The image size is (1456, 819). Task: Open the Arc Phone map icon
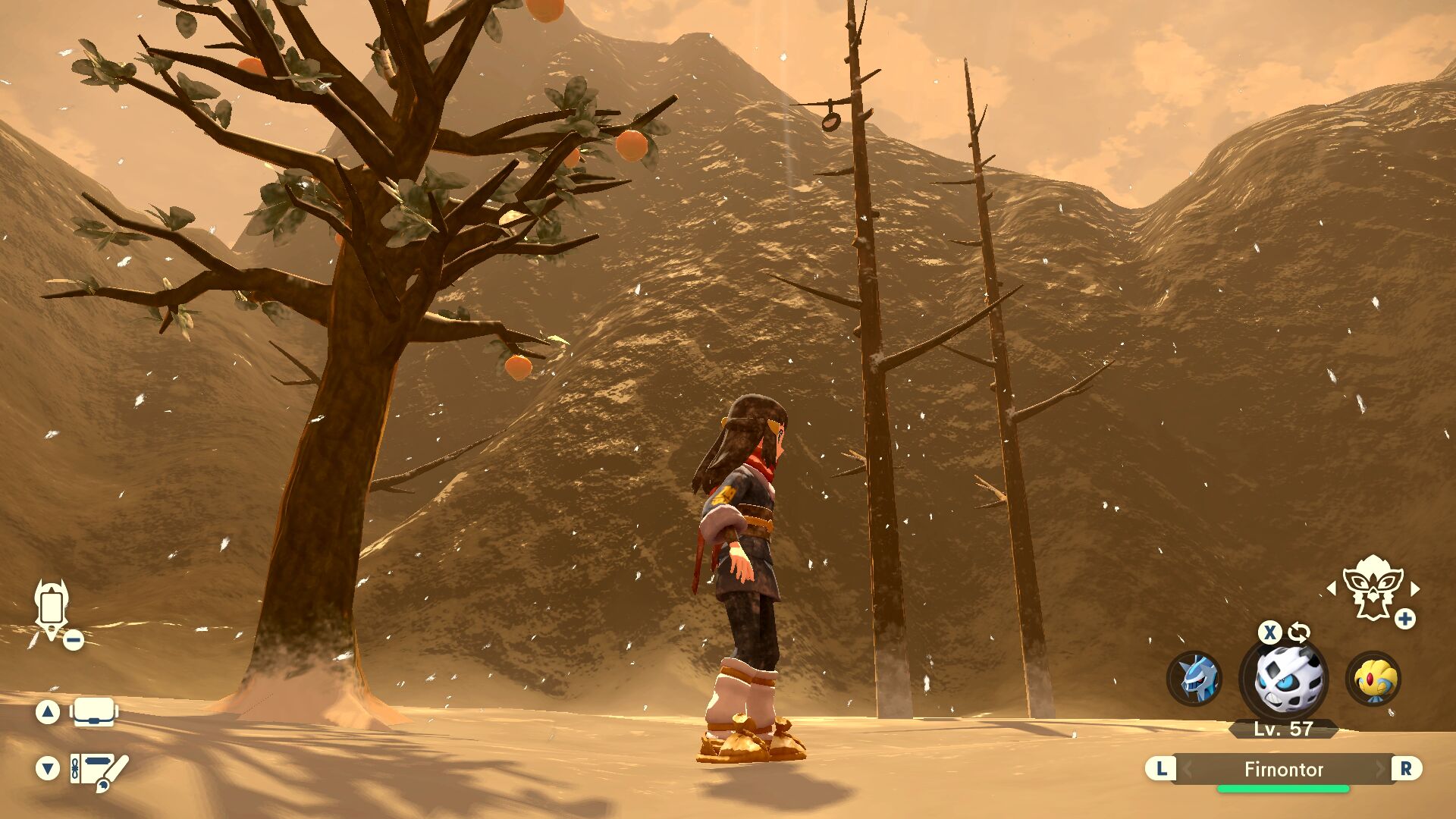(x=52, y=610)
